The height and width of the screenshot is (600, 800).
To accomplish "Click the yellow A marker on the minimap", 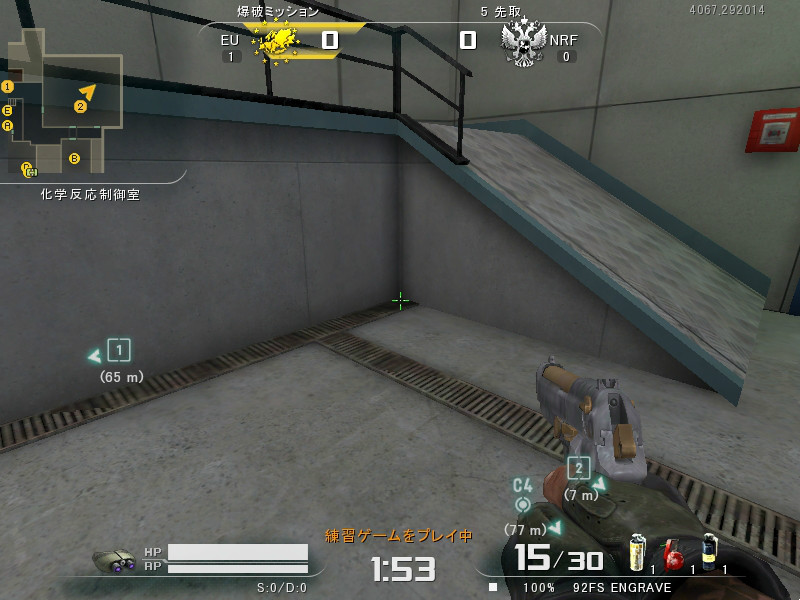I will tap(8, 126).
